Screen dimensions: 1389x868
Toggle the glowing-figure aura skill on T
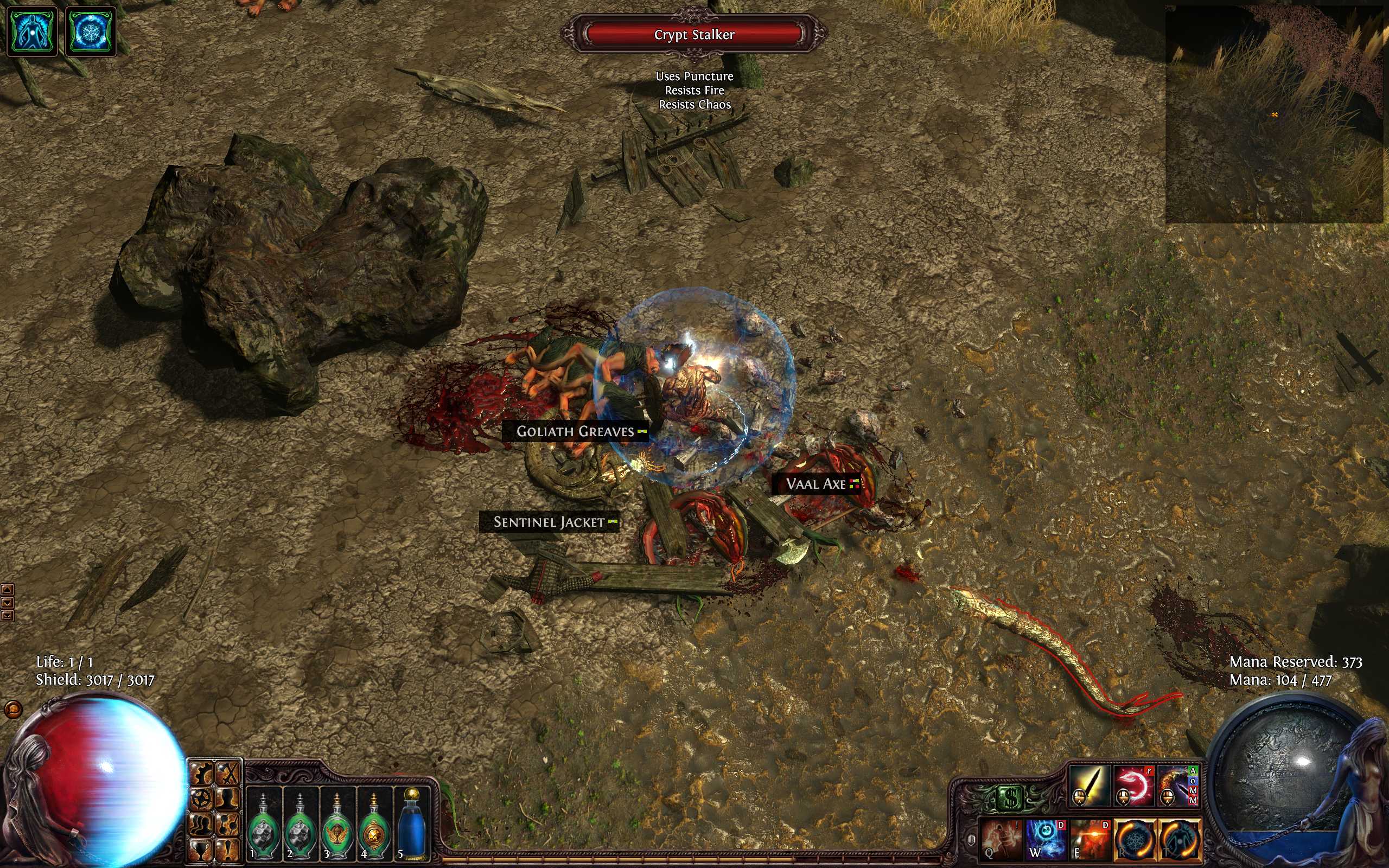click(1180, 838)
